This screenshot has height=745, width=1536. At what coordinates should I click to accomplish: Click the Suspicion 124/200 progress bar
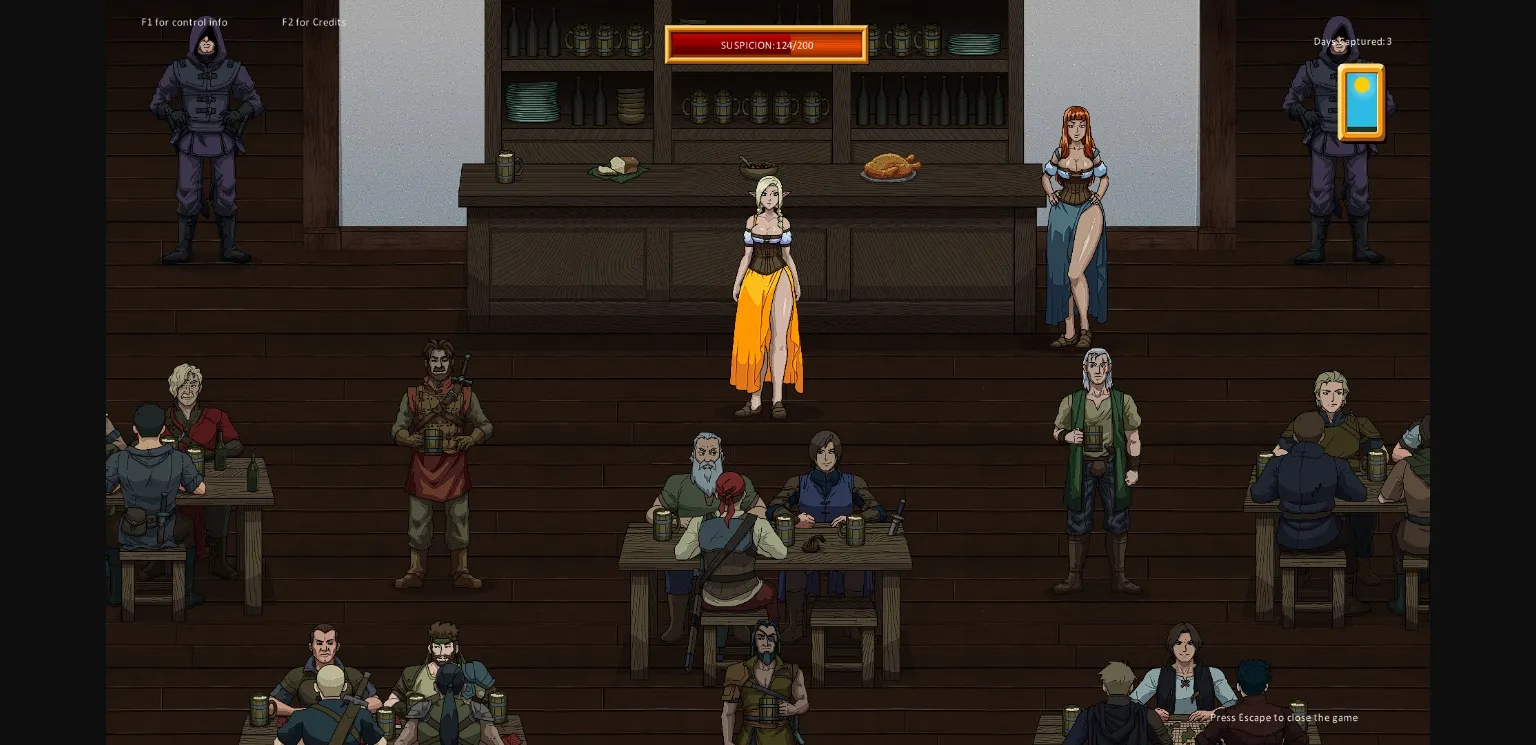coord(766,45)
